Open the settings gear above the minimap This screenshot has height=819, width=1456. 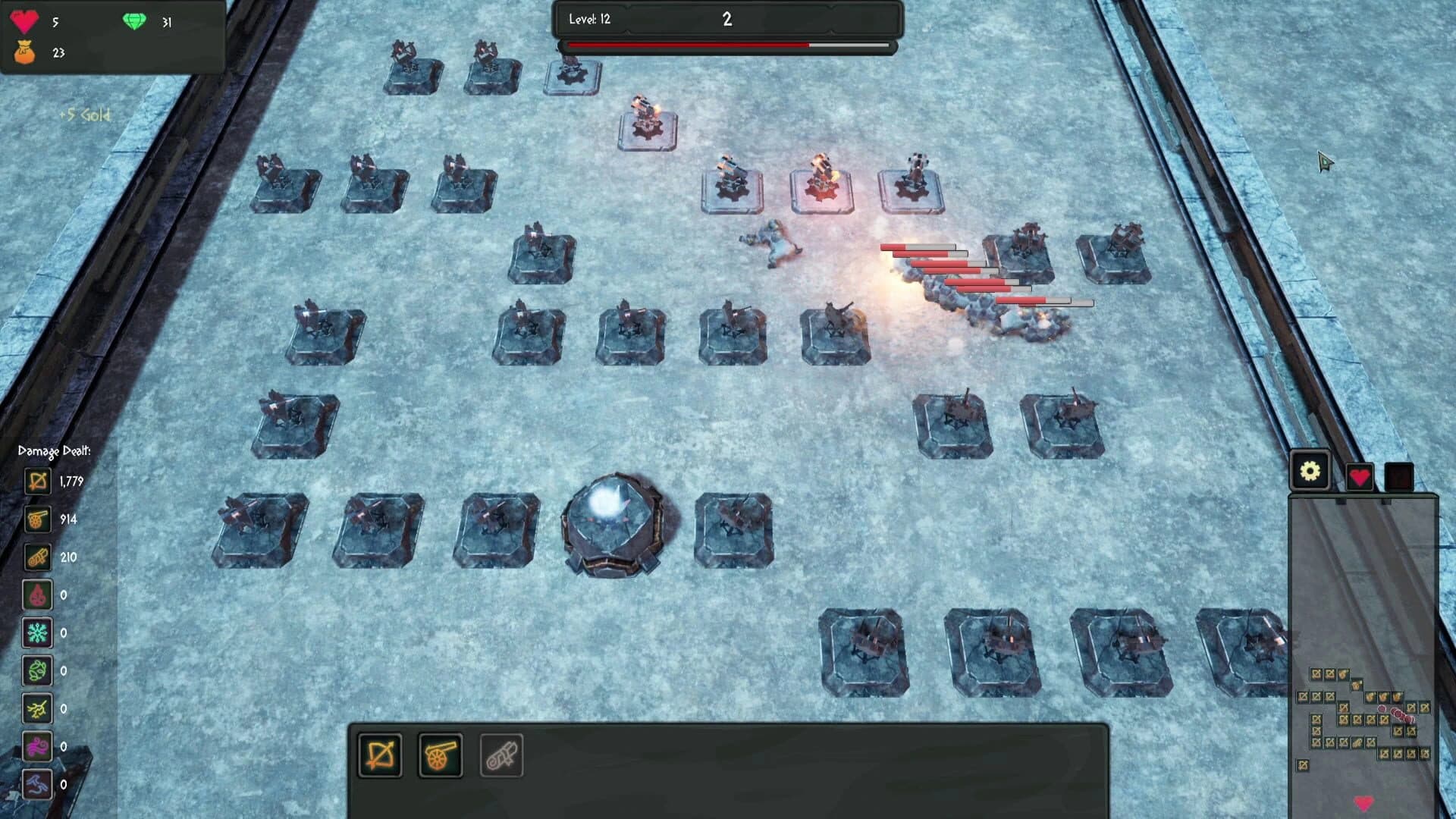click(x=1313, y=471)
